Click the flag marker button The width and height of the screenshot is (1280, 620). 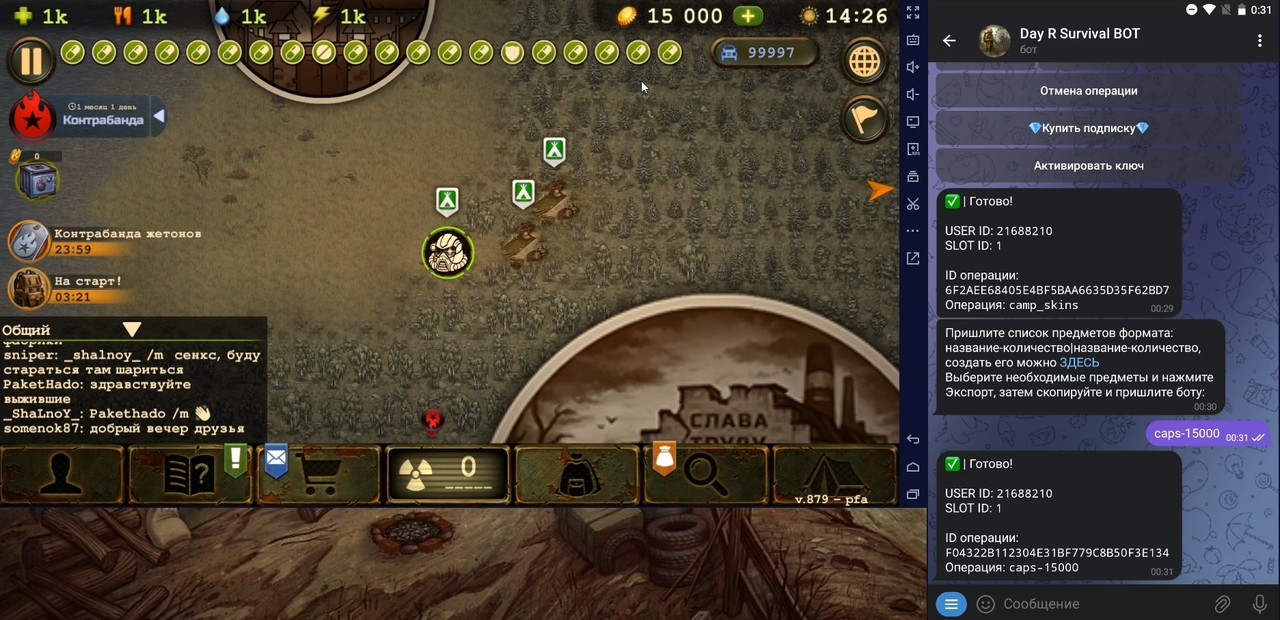point(865,120)
